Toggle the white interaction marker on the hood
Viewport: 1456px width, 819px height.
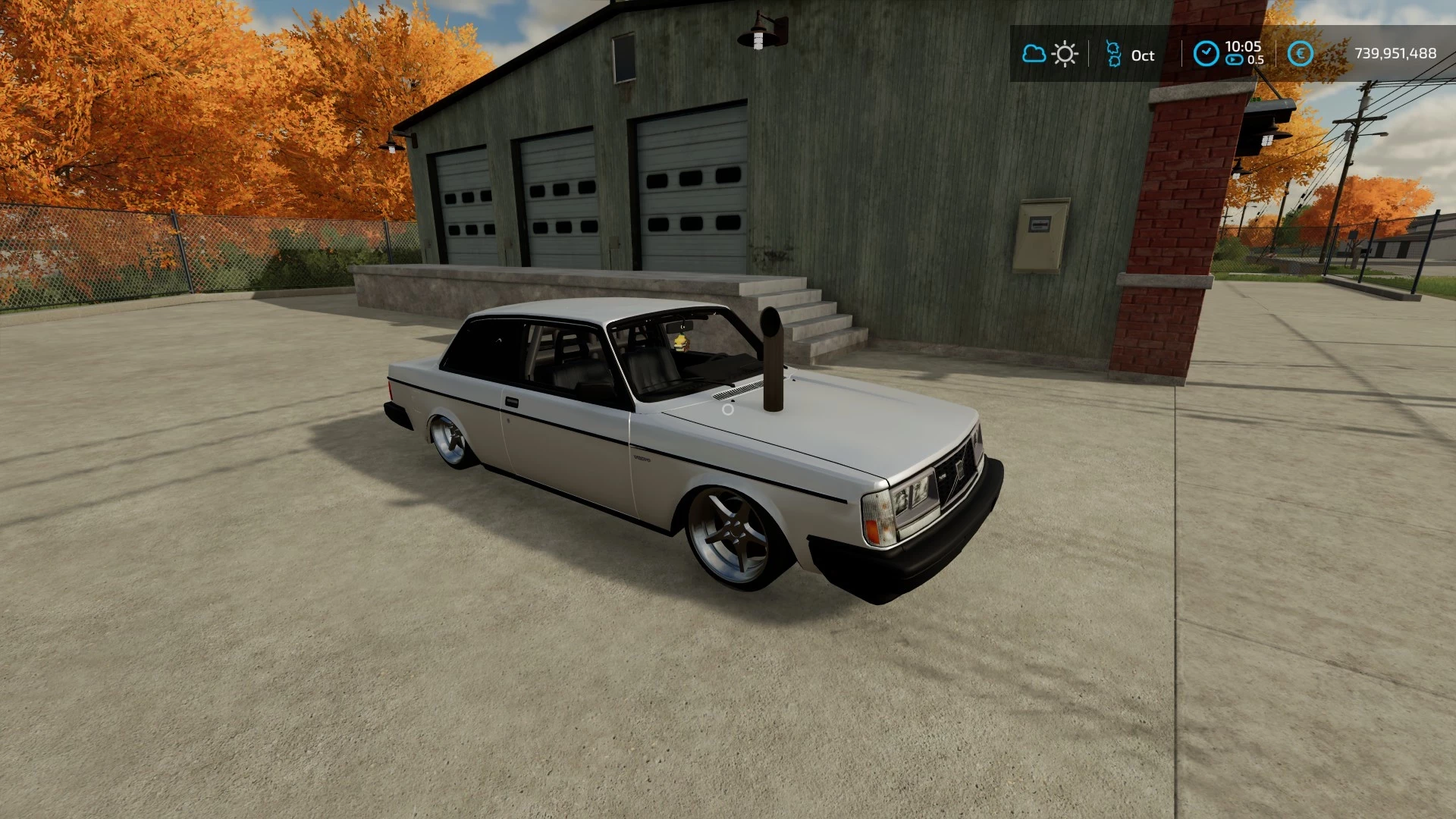(x=727, y=409)
